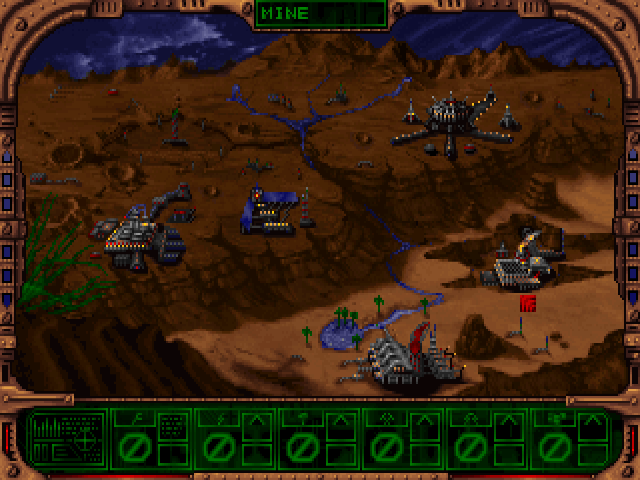Open the bar graph and crosshair status panel
This screenshot has height=480, width=640.
coord(66,438)
